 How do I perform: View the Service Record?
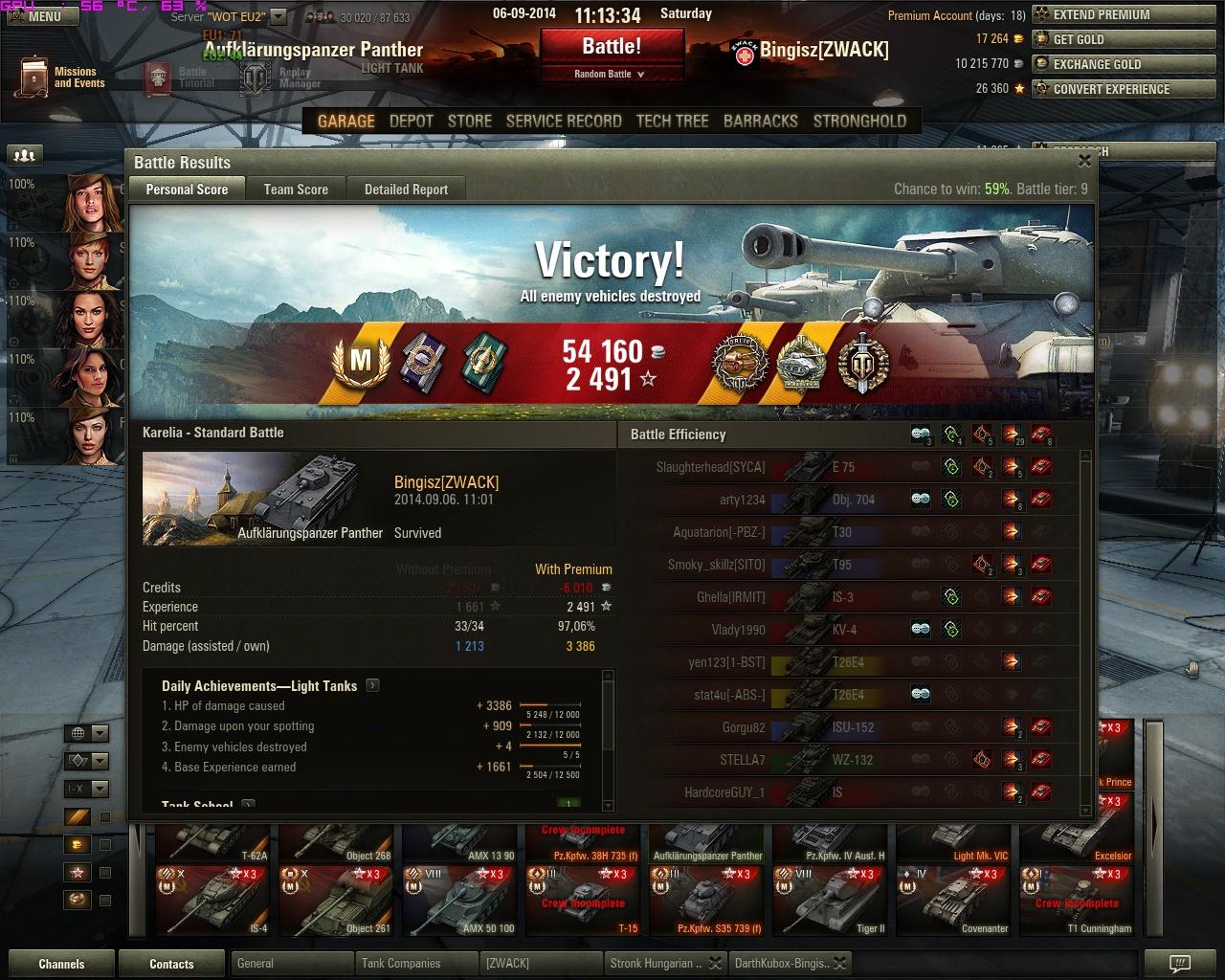coord(564,121)
